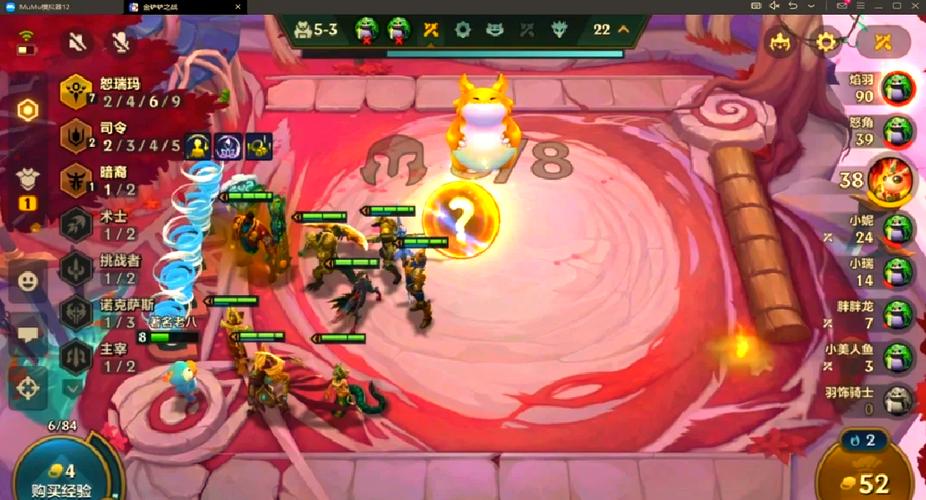Open the smiley emote button

[28, 281]
